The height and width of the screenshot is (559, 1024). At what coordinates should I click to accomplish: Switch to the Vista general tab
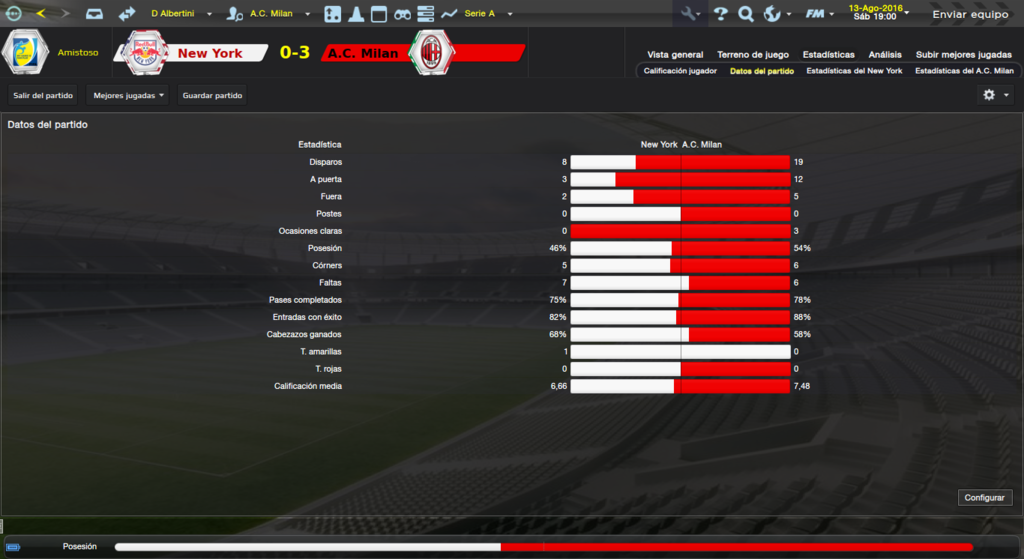pyautogui.click(x=675, y=55)
